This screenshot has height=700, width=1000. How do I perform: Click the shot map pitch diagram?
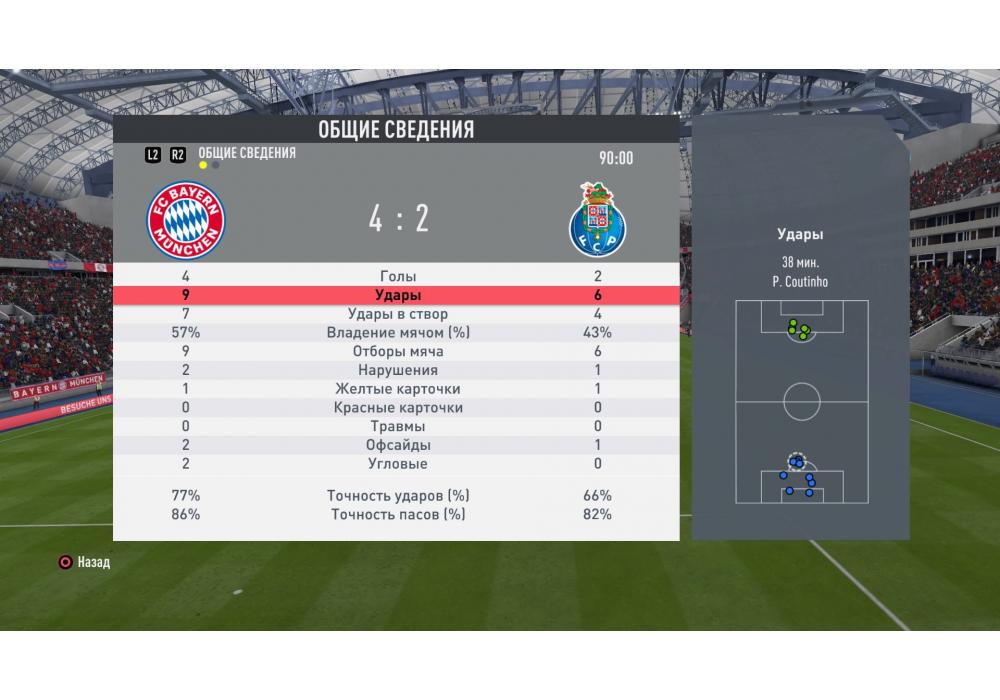pos(801,402)
